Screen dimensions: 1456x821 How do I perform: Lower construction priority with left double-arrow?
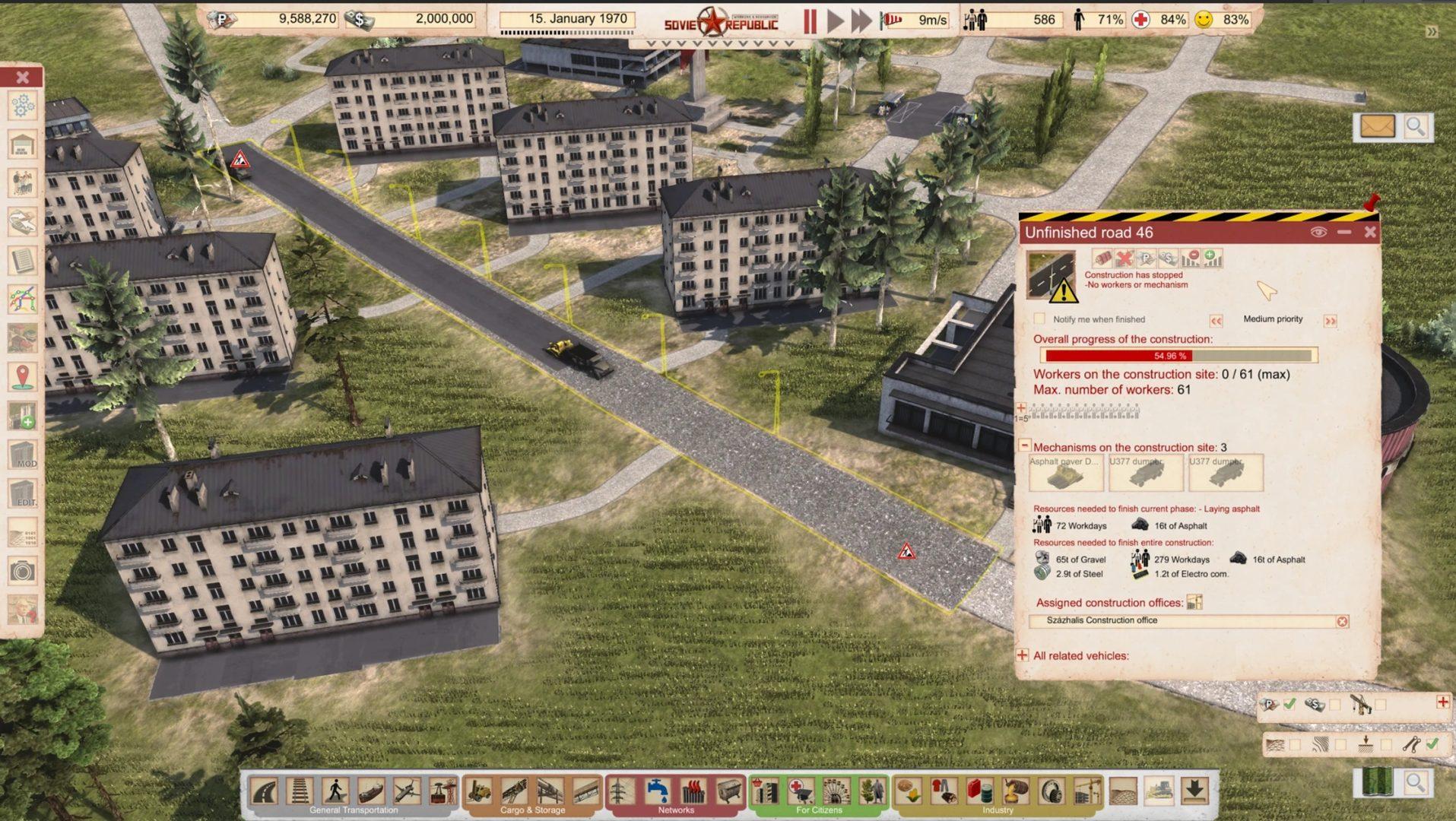(1216, 321)
